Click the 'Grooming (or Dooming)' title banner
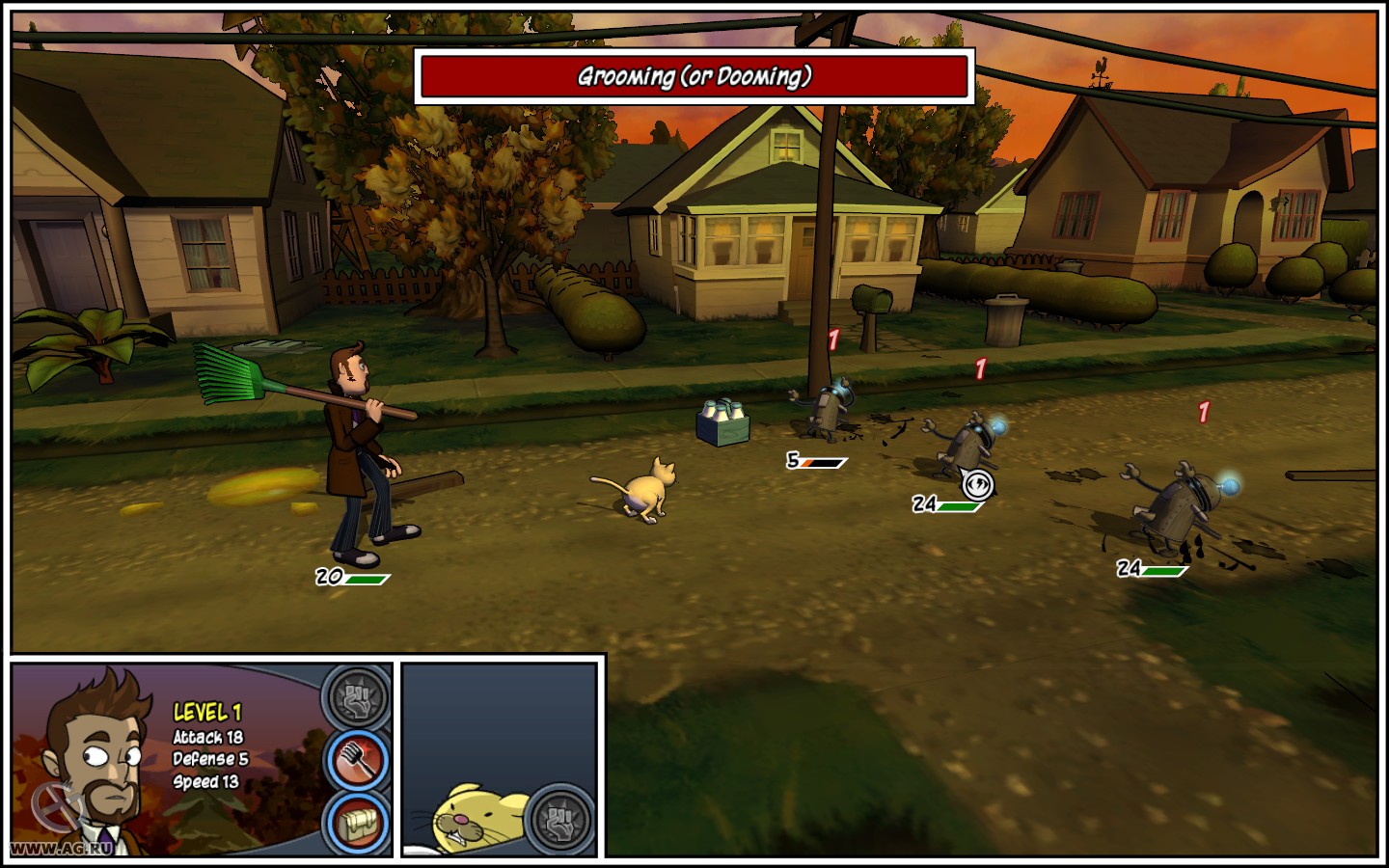This screenshot has height=868, width=1389. click(x=694, y=76)
